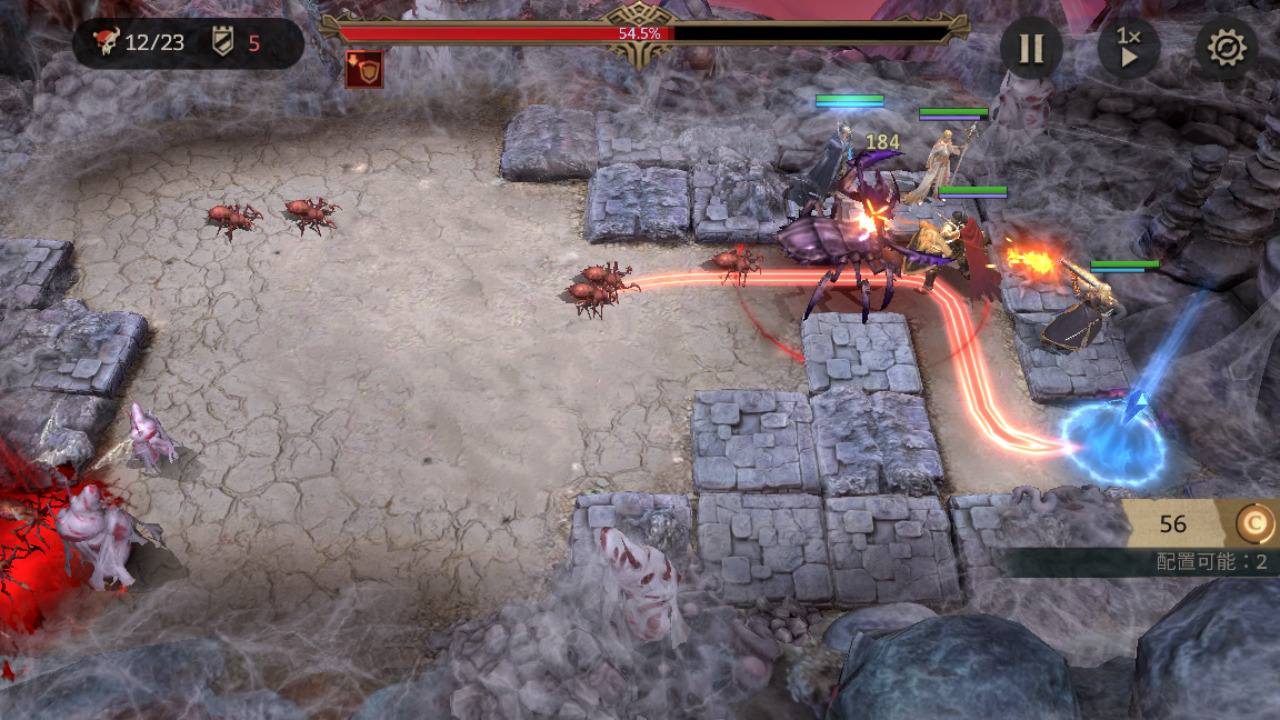Pause the battle
The image size is (1280, 720).
click(1031, 48)
